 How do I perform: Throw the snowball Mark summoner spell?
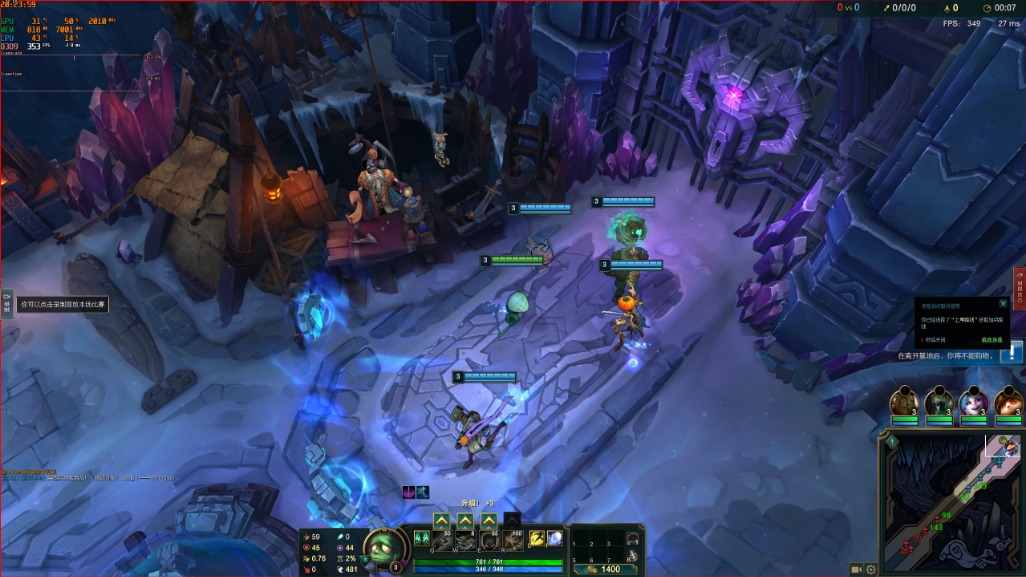(555, 539)
